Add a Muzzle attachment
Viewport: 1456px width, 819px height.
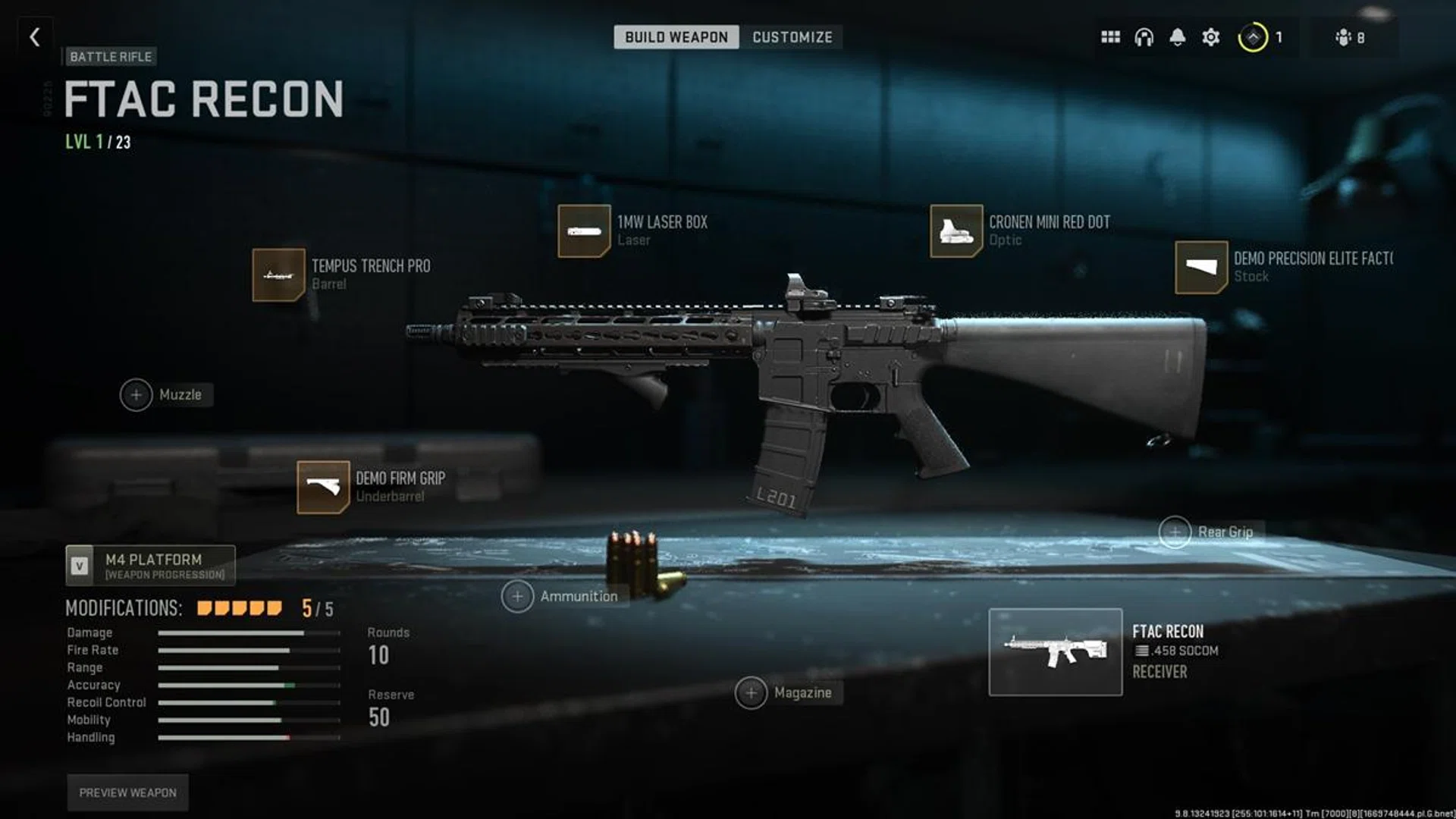point(136,395)
